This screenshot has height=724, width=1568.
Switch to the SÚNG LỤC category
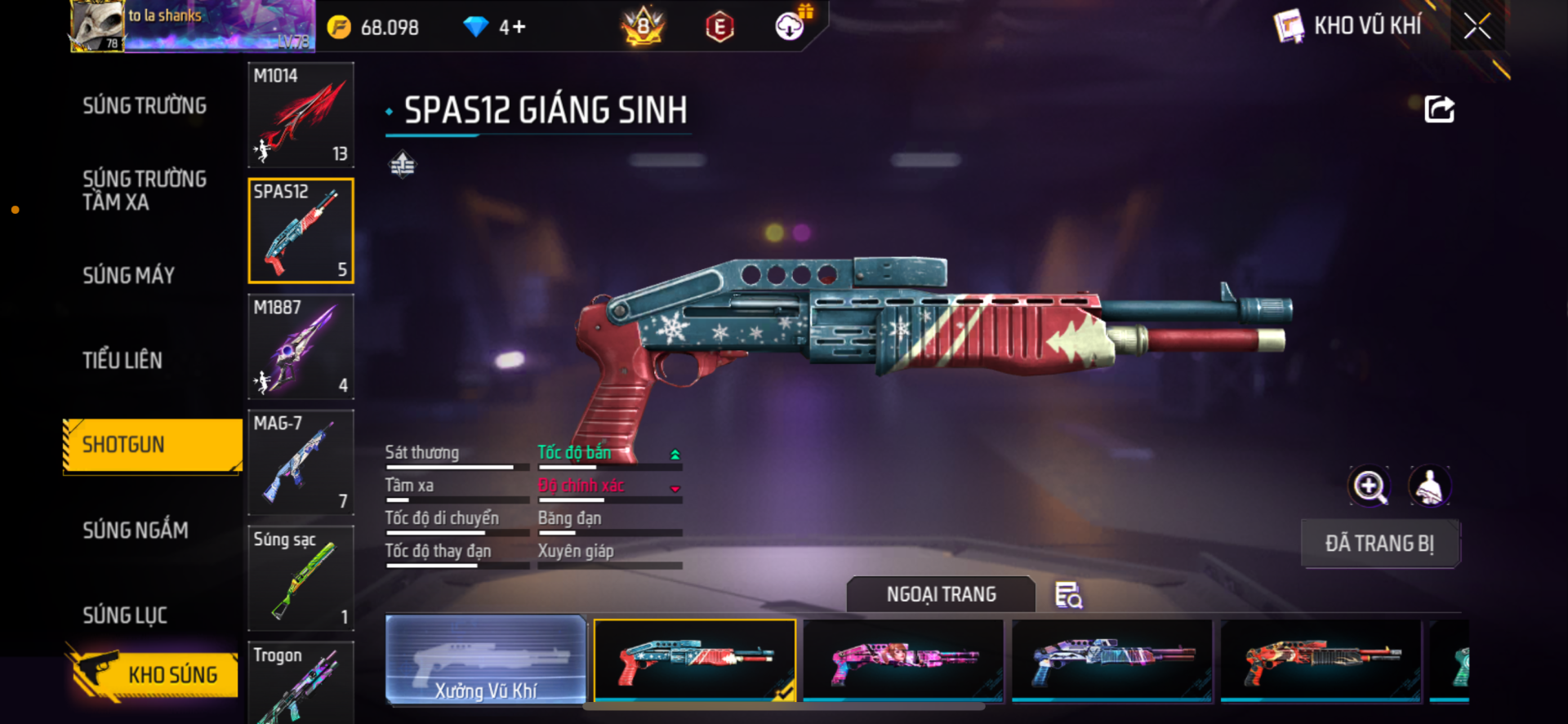(x=125, y=615)
